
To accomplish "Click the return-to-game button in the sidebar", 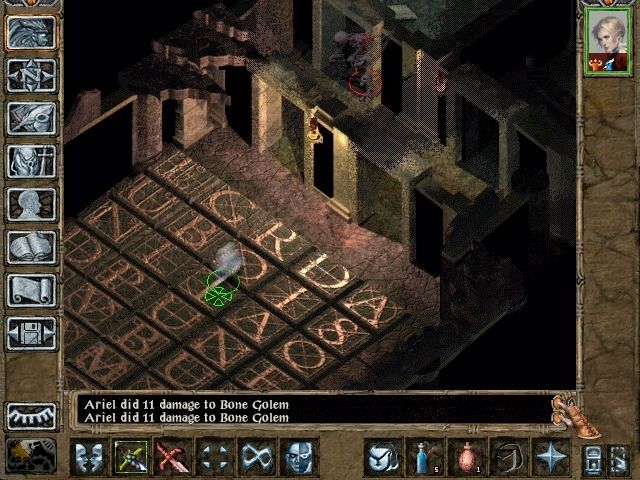I will [x=31, y=32].
